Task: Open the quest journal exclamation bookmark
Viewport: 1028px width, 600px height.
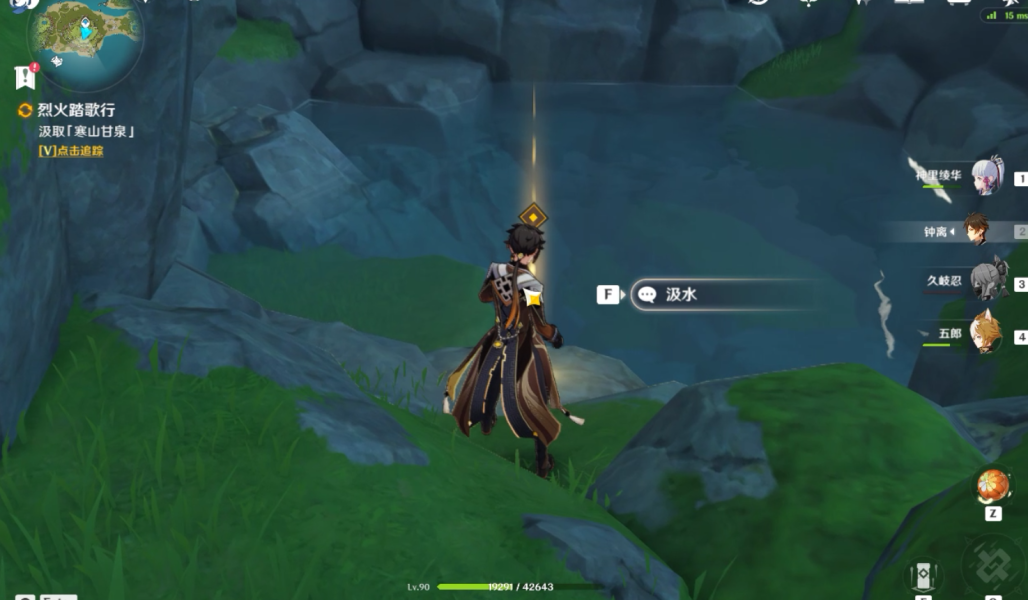Action: point(26,77)
